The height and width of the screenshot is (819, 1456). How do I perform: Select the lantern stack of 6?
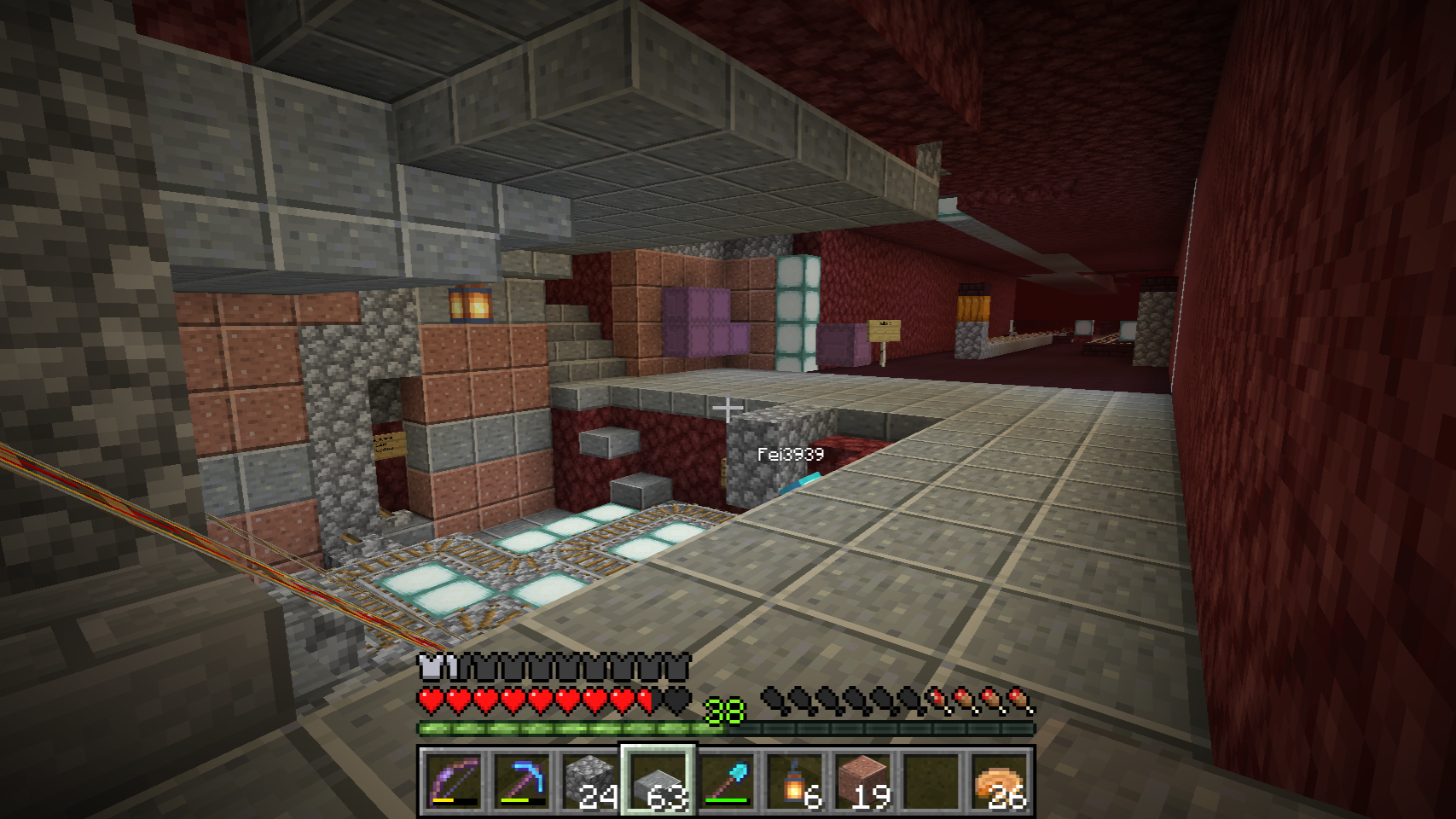794,780
